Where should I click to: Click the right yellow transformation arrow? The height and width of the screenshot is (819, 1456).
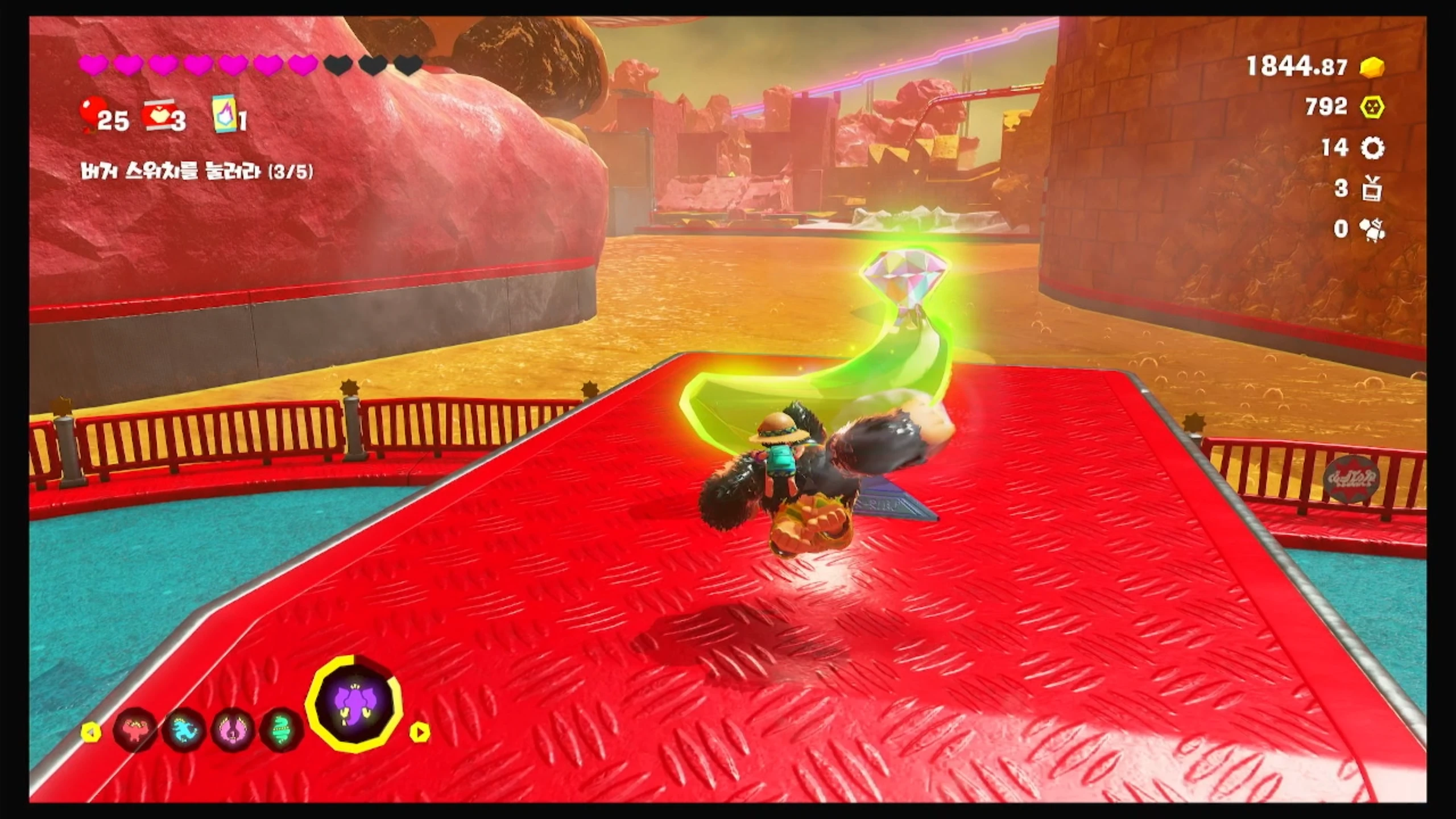[419, 733]
